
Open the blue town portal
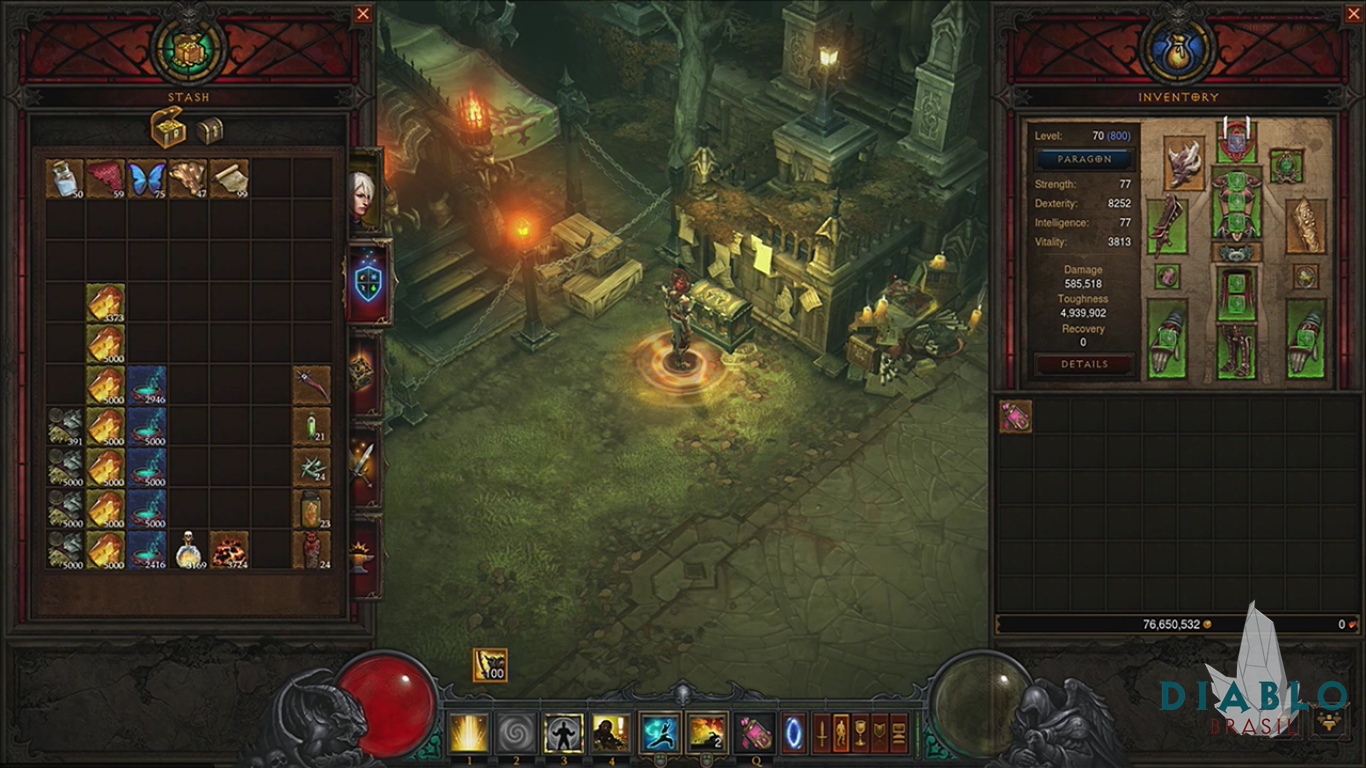click(793, 733)
